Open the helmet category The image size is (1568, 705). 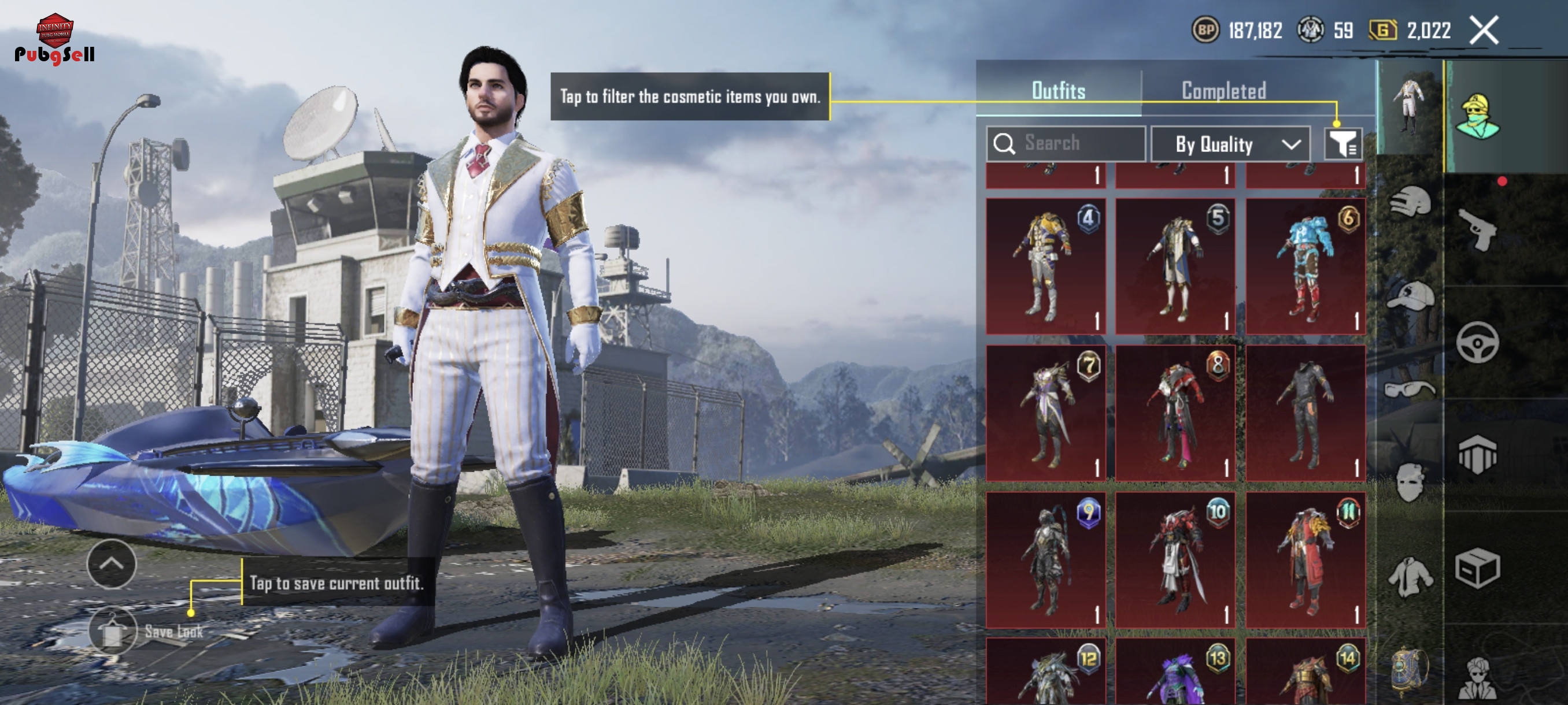[x=1410, y=202]
